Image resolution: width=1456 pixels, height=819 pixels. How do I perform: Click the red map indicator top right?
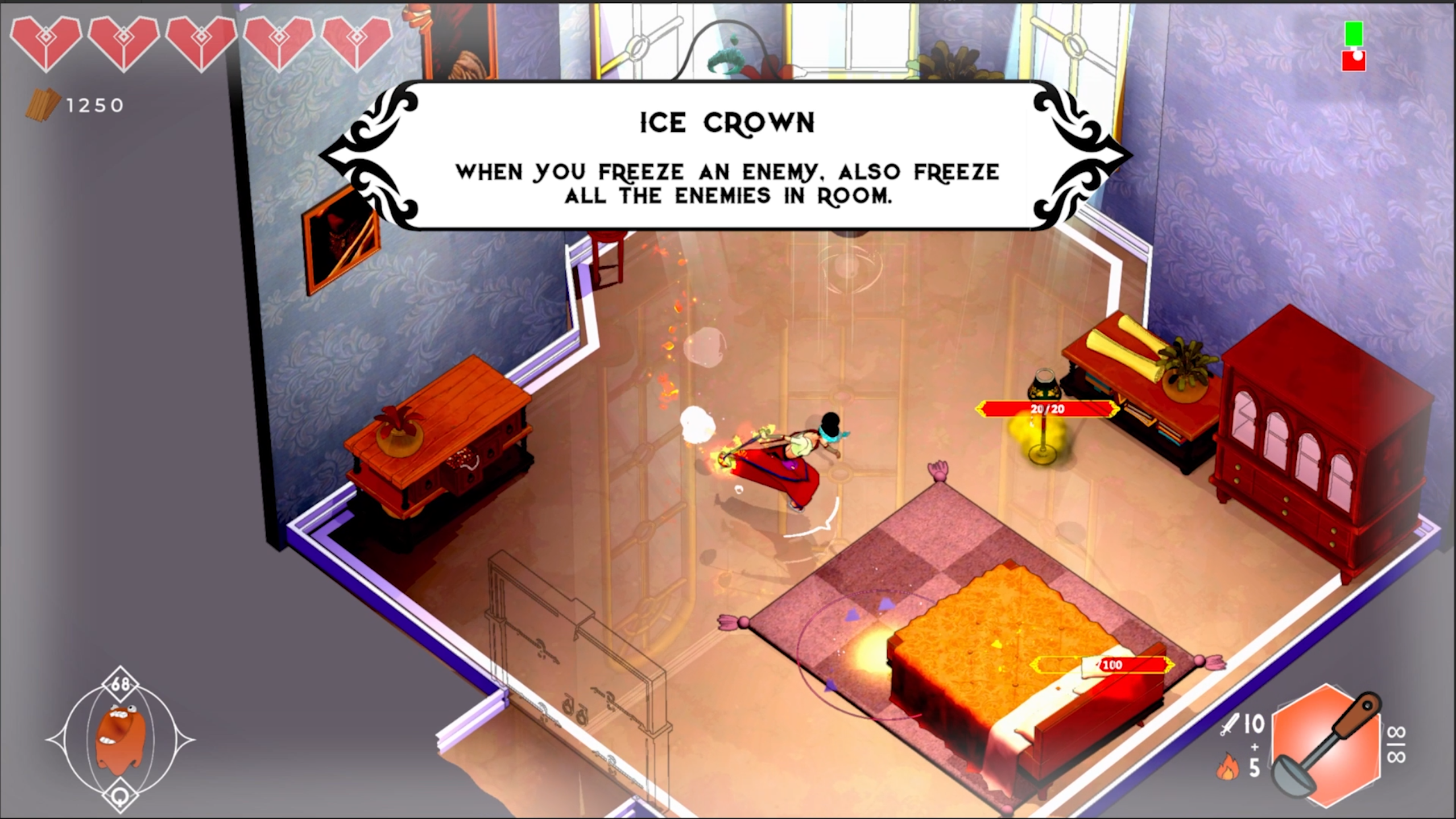pos(1354,60)
